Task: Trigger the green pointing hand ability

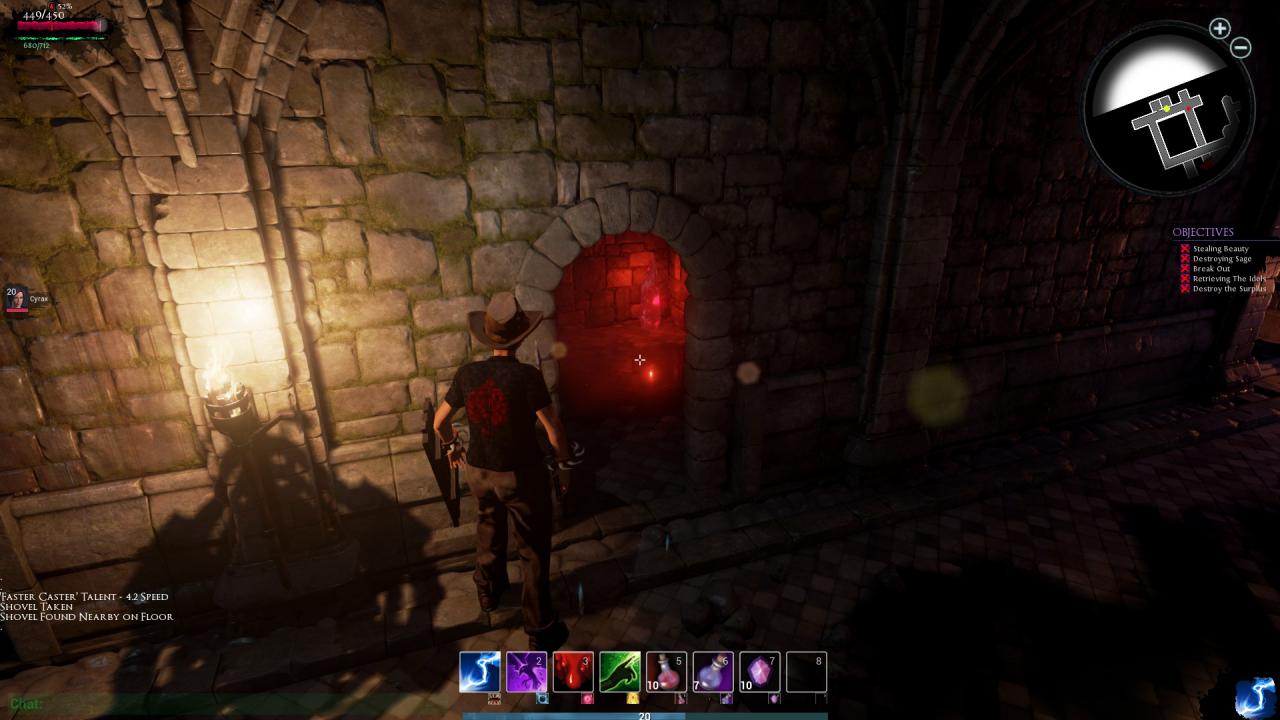Action: point(620,672)
